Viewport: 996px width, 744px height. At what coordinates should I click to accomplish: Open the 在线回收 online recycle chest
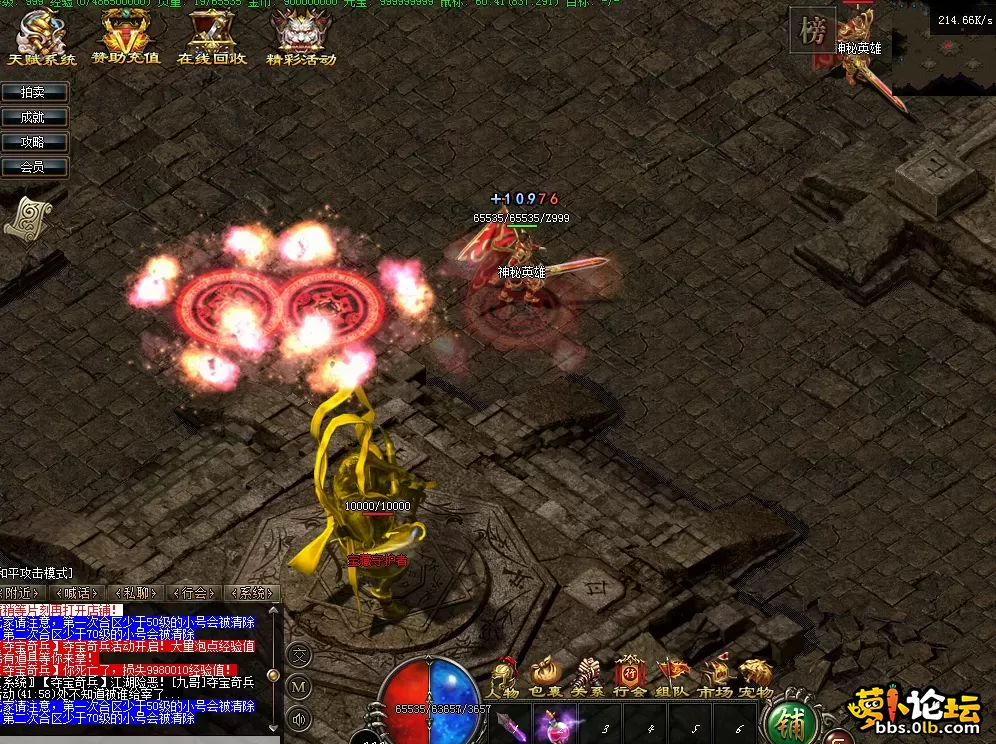[x=211, y=36]
